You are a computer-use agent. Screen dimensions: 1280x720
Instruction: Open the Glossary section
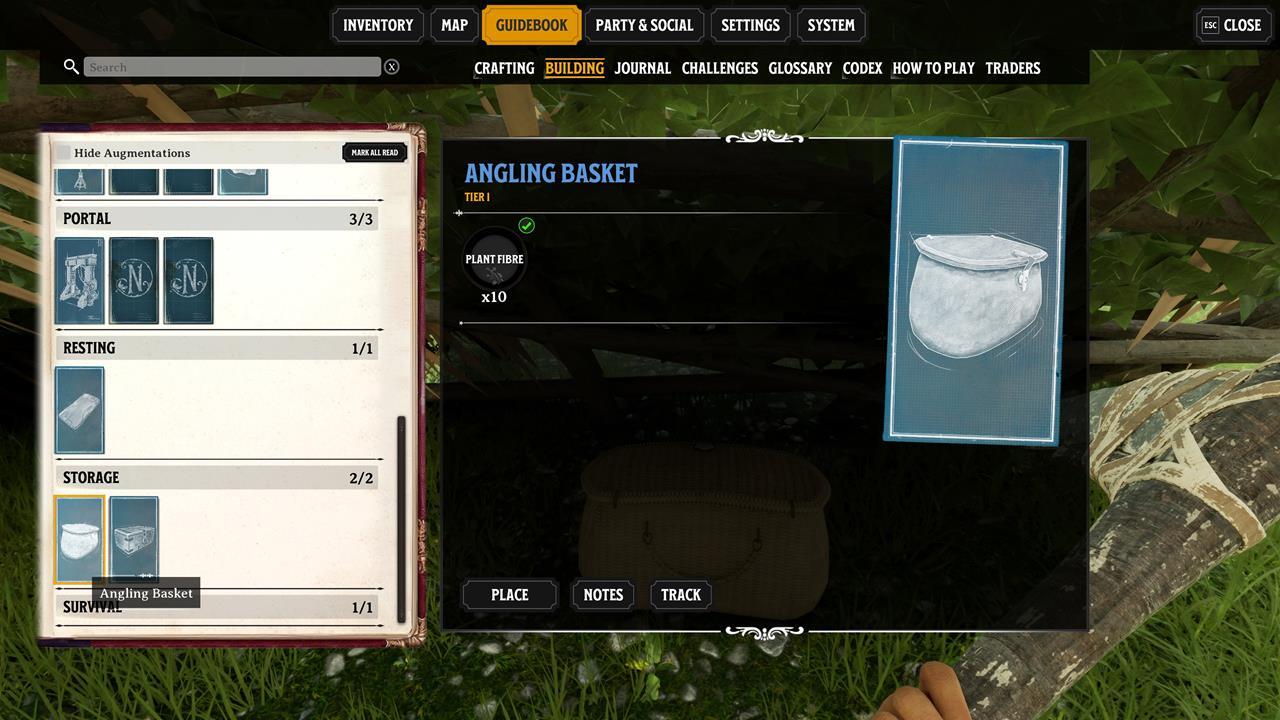800,68
